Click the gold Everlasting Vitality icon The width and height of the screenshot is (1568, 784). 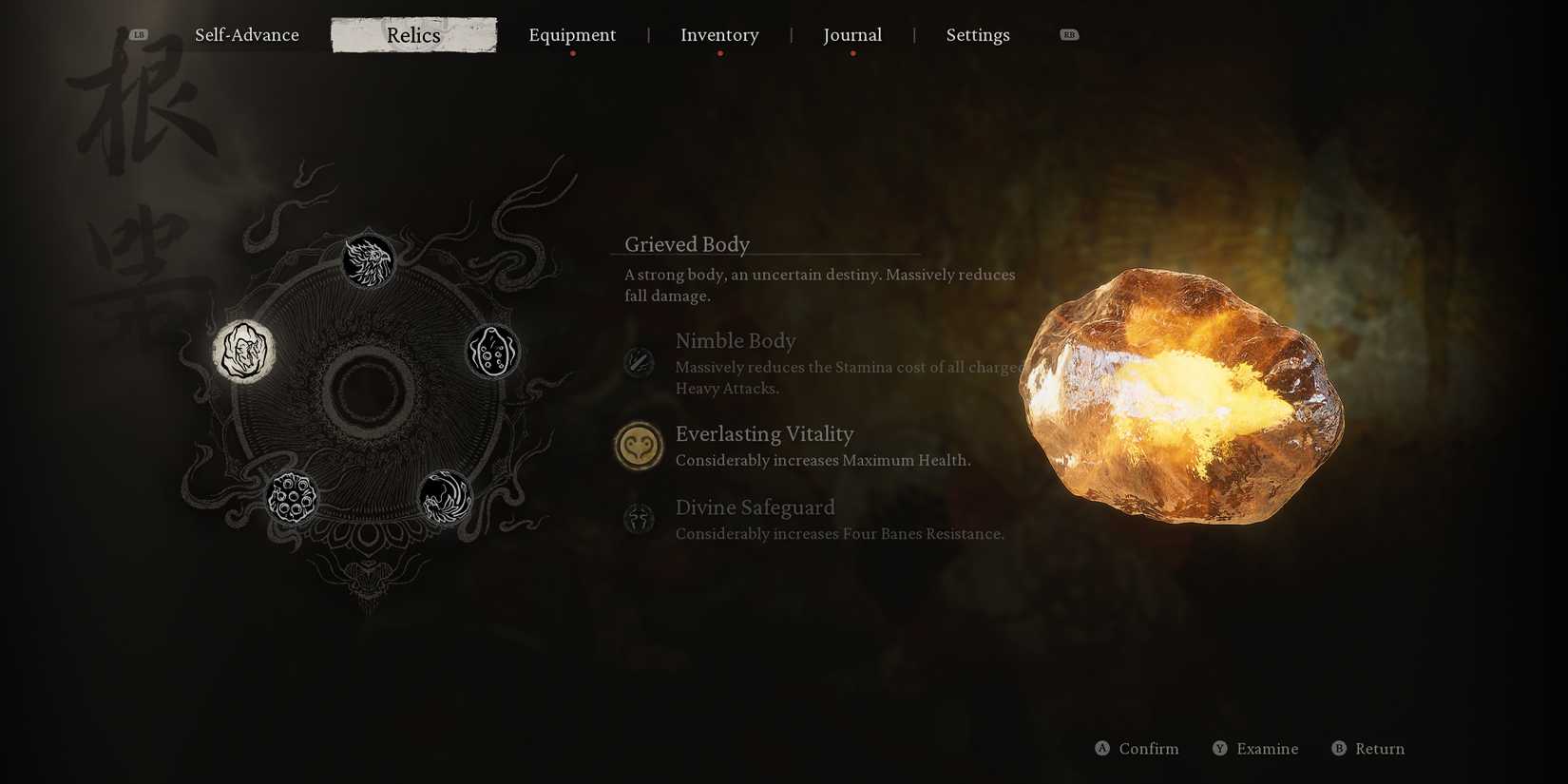pos(639,445)
